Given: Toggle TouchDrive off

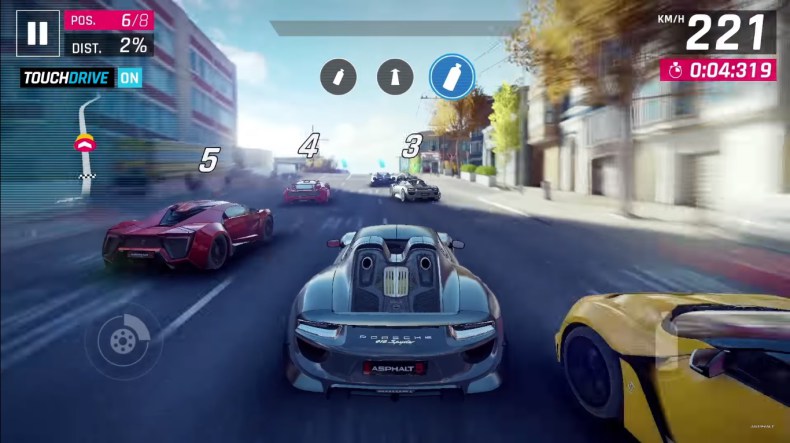Looking at the screenshot, I should pos(129,77).
